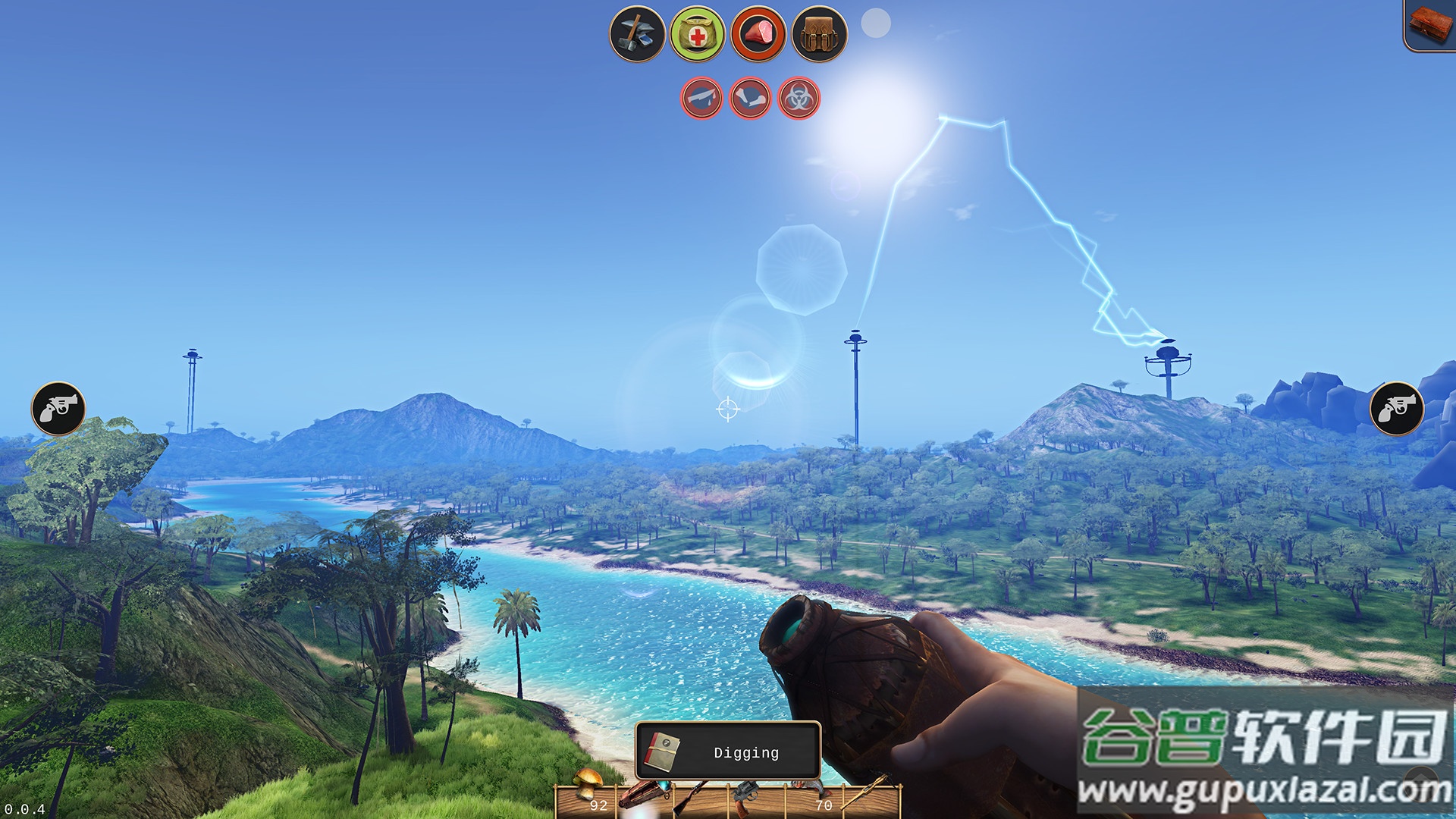Click the biohazard infection status icon
This screenshot has width=1456, height=819.
(x=799, y=99)
